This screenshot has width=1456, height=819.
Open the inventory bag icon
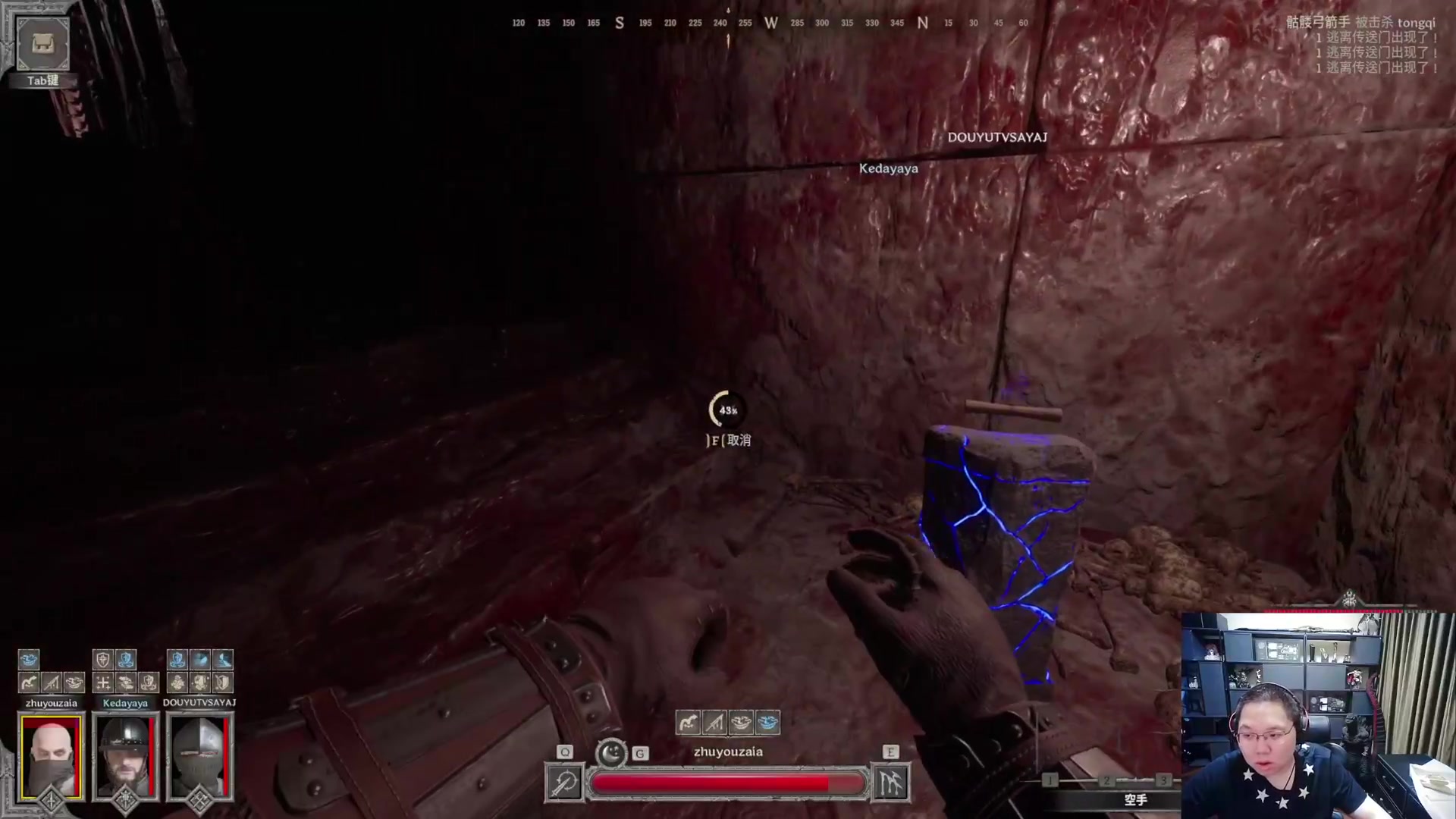(x=42, y=43)
